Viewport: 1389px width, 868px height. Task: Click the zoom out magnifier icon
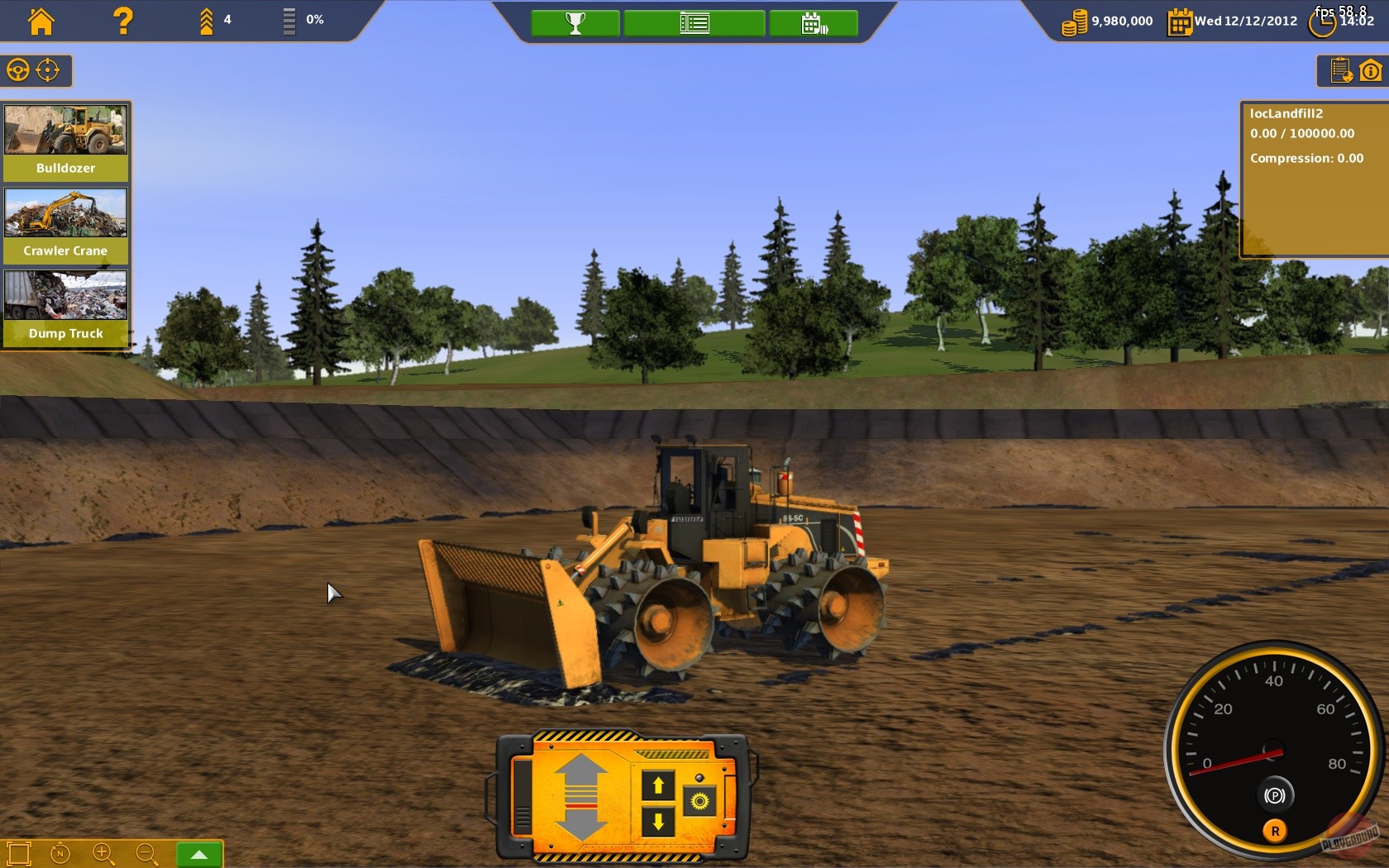(146, 854)
